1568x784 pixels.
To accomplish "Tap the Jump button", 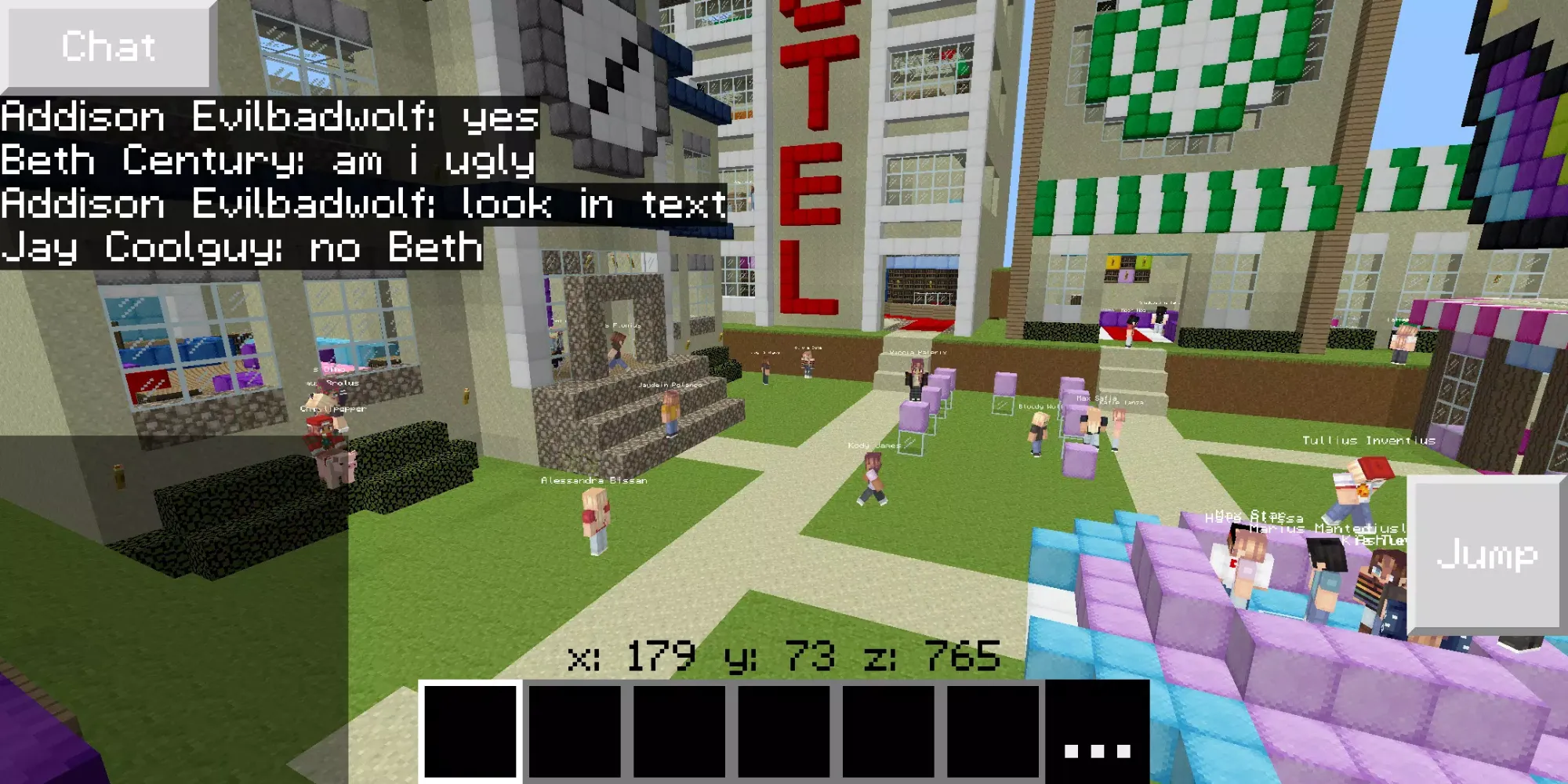I will click(1486, 554).
